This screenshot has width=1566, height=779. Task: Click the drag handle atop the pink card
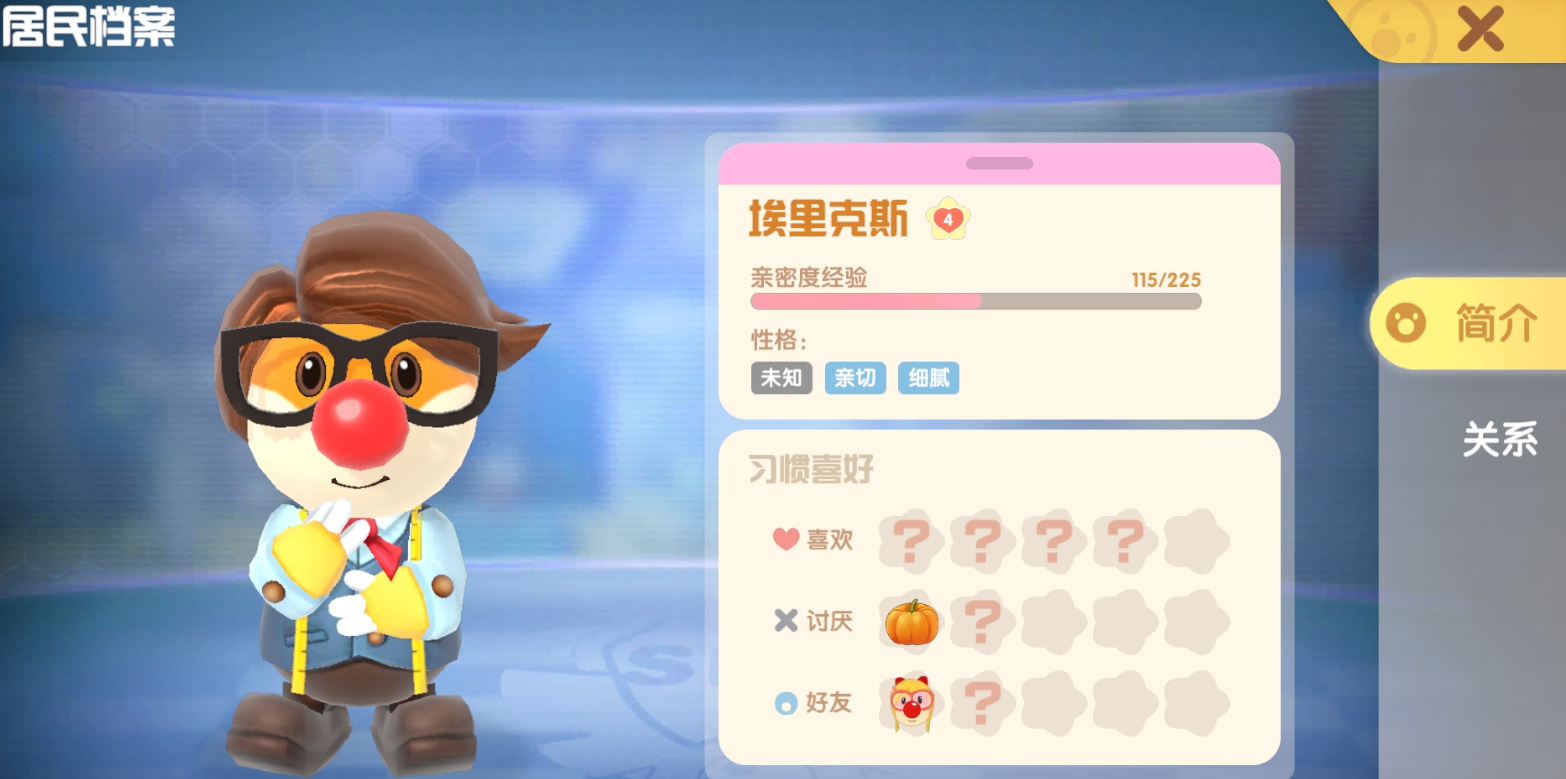tap(999, 162)
